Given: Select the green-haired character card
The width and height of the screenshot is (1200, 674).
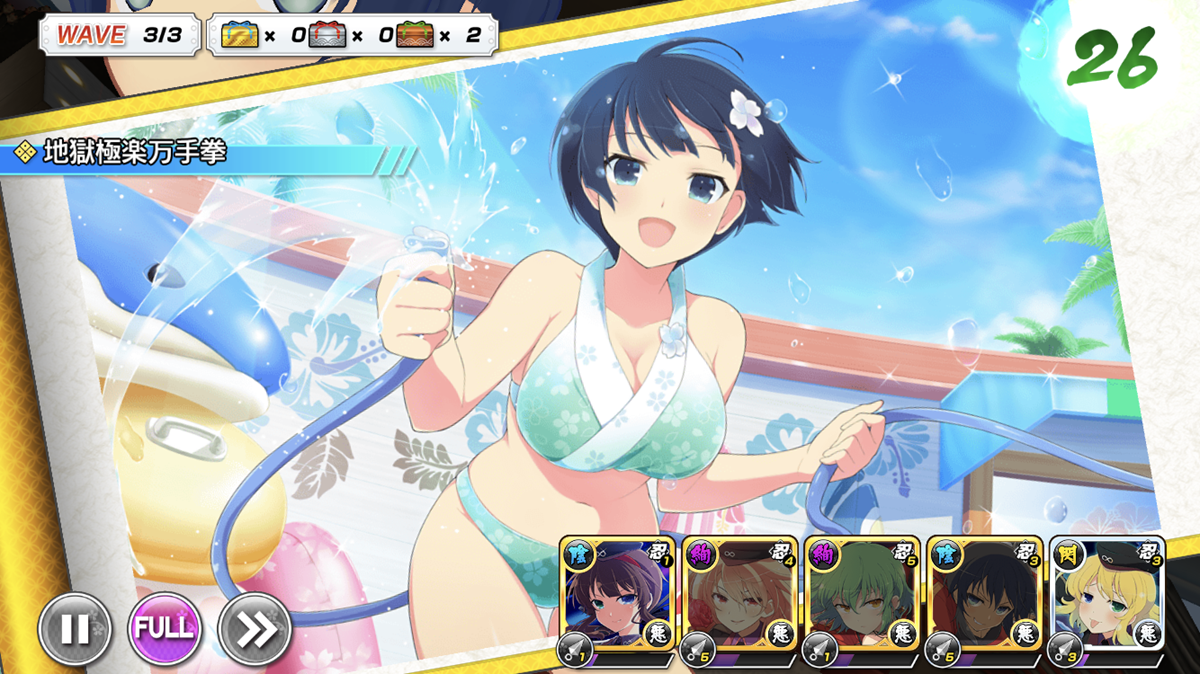Looking at the screenshot, I should 861,596.
